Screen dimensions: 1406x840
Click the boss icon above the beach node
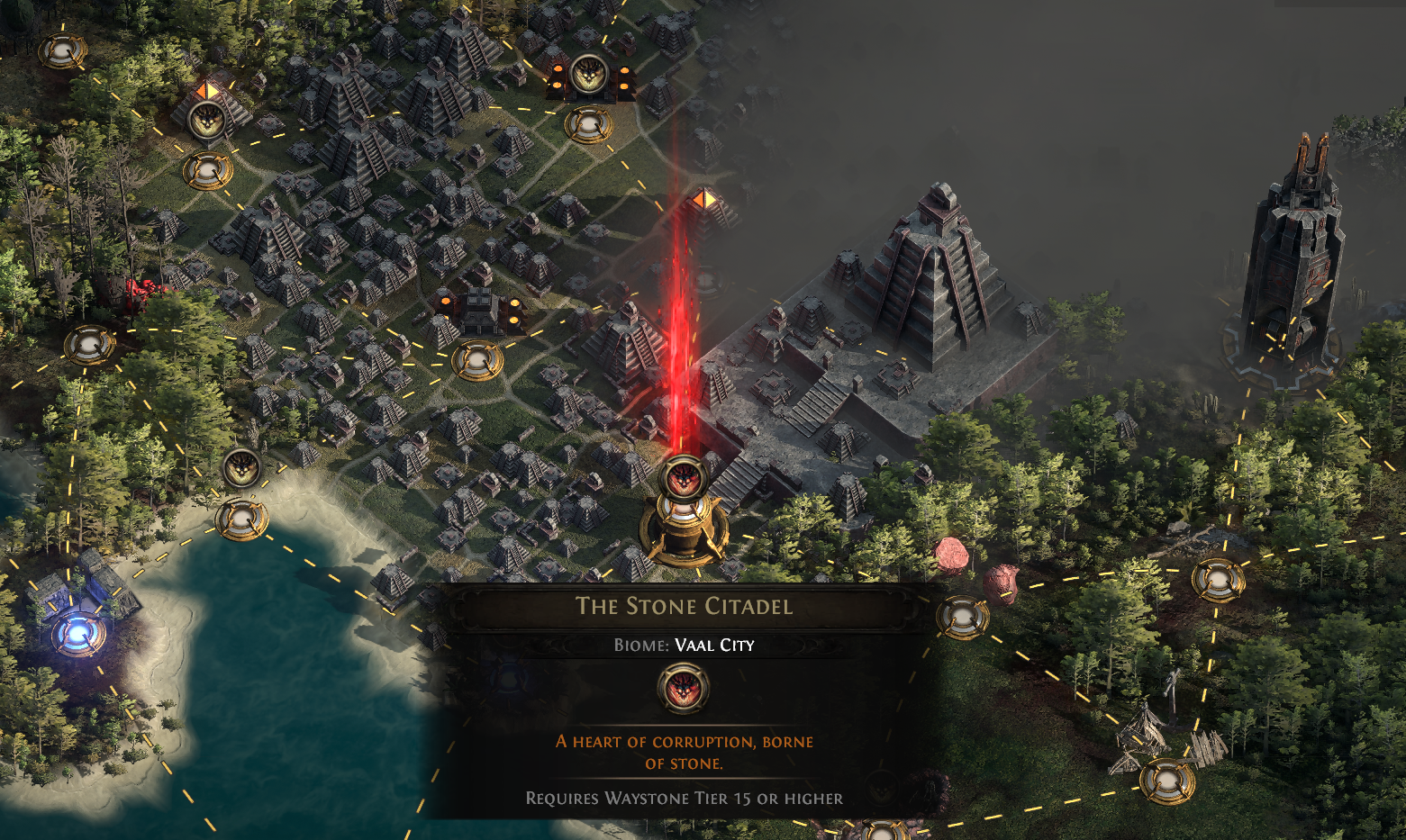240,467
